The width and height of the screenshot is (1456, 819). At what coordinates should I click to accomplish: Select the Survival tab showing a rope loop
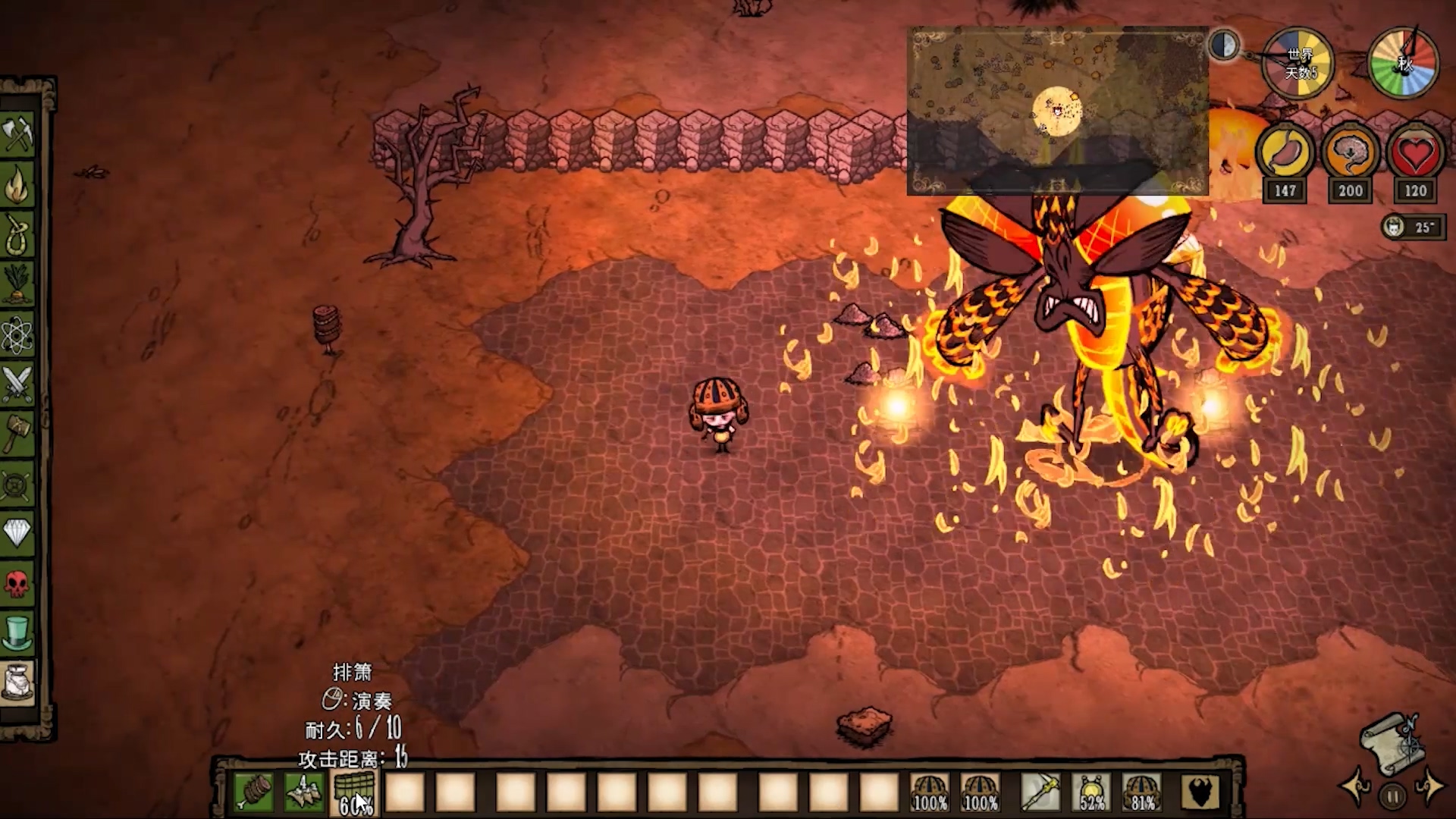(17, 234)
